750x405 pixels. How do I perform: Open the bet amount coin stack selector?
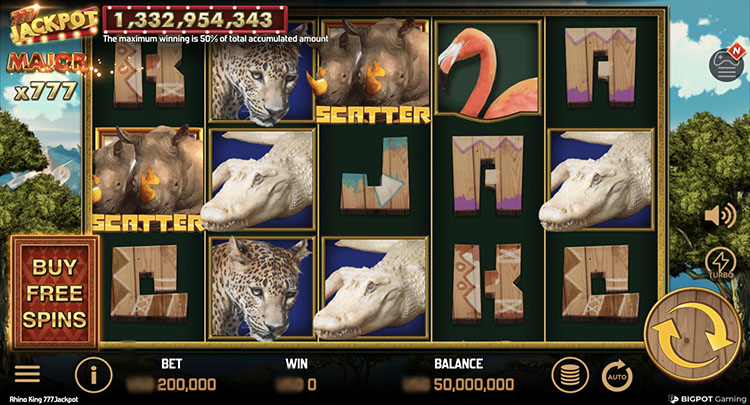click(569, 376)
